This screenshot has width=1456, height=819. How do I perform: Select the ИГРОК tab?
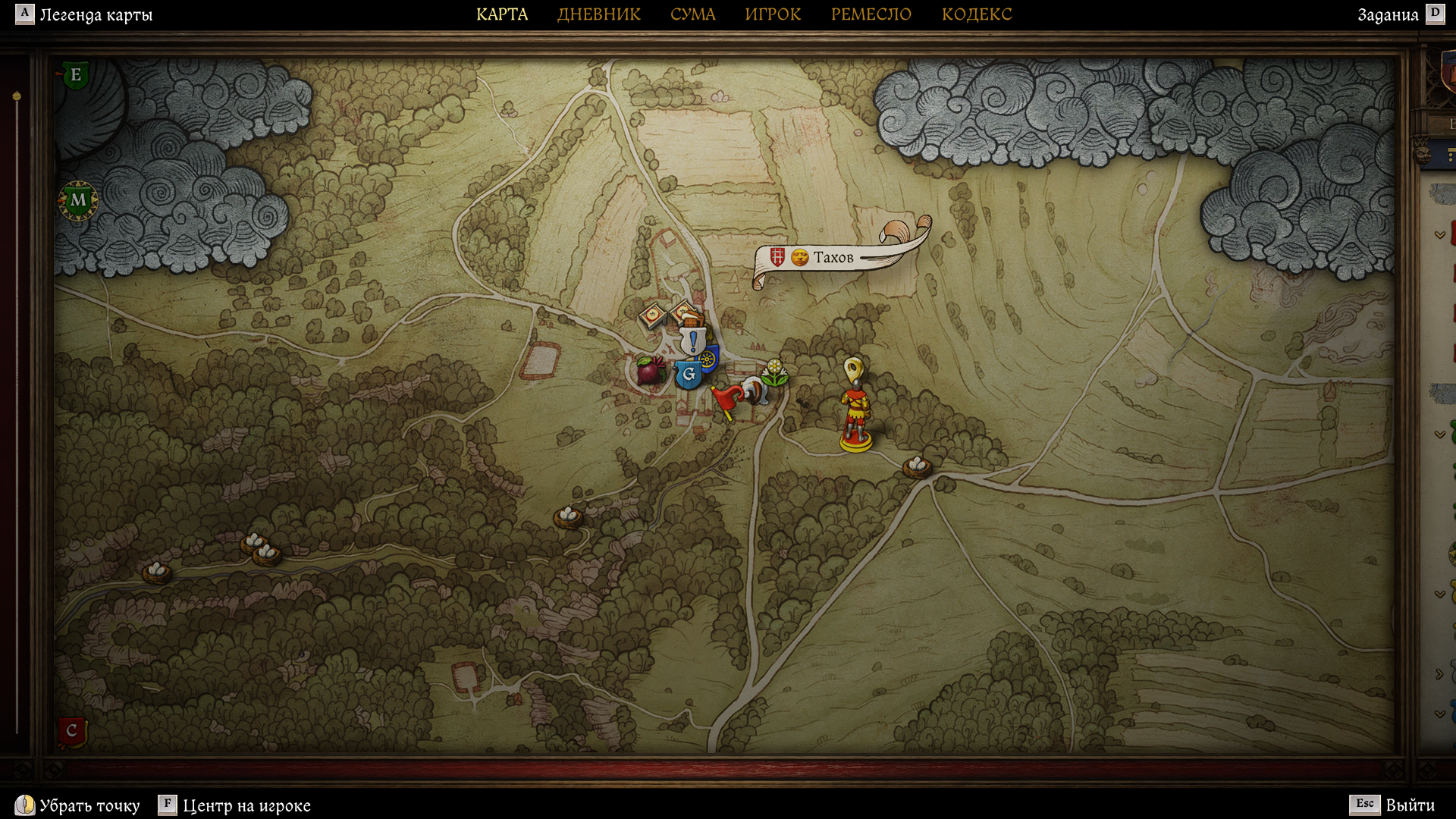click(773, 14)
